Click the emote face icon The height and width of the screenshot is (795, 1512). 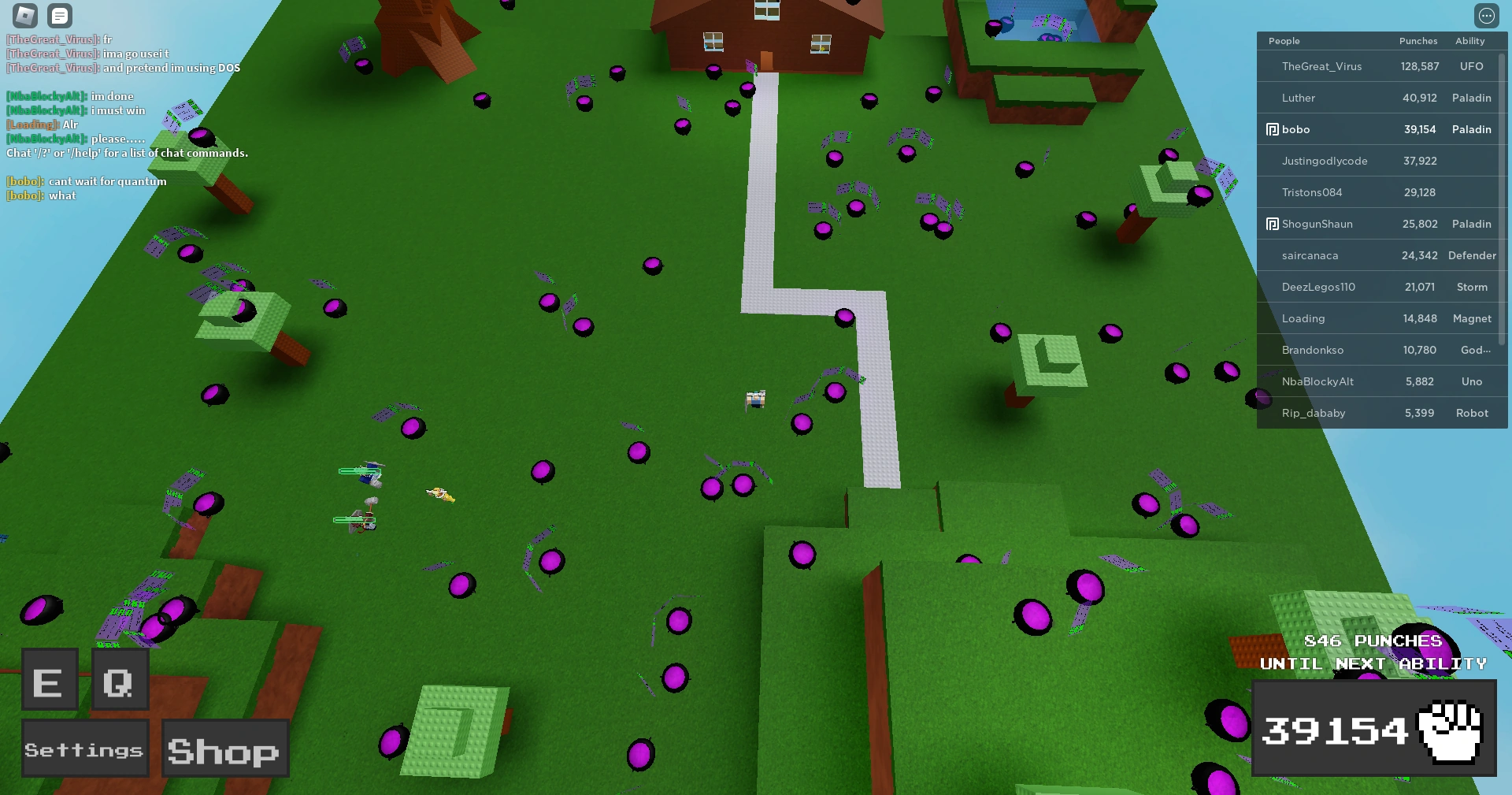[1487, 15]
